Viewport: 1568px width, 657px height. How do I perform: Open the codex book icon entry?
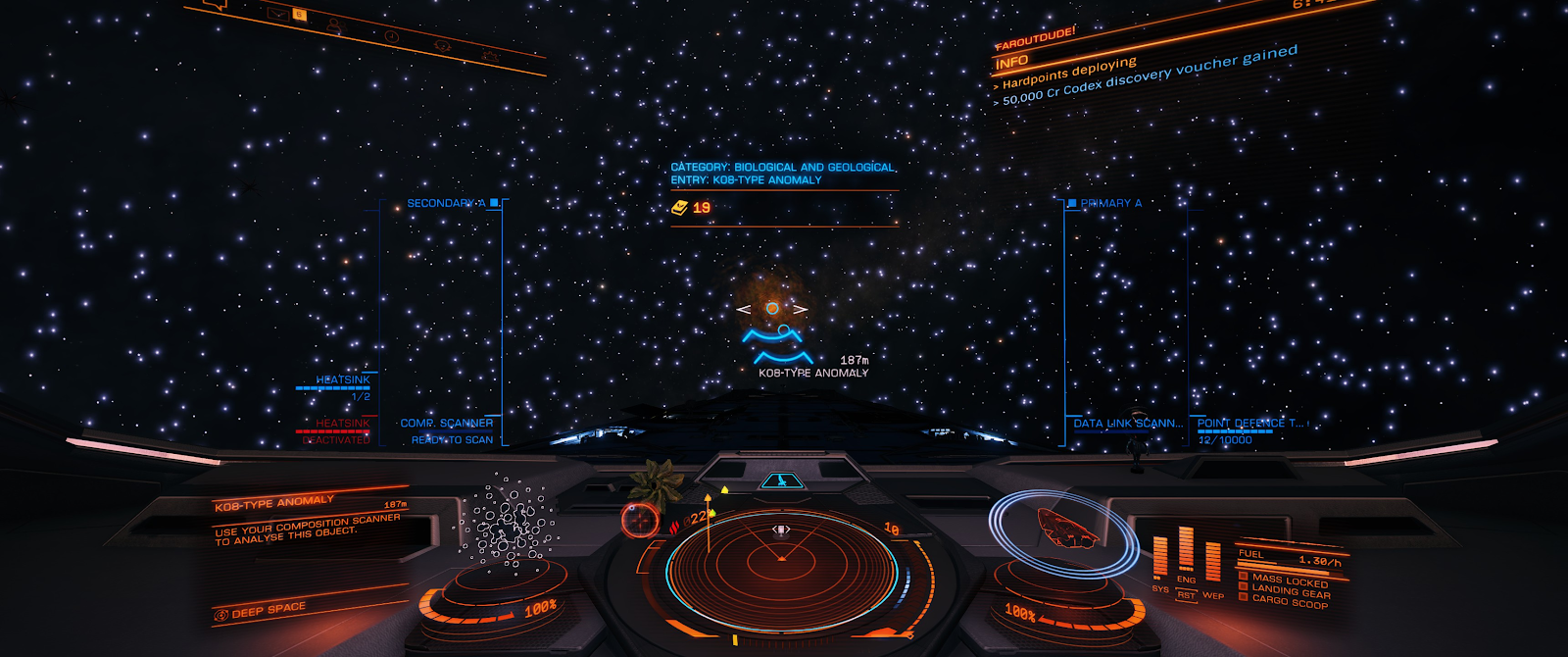coord(680,208)
